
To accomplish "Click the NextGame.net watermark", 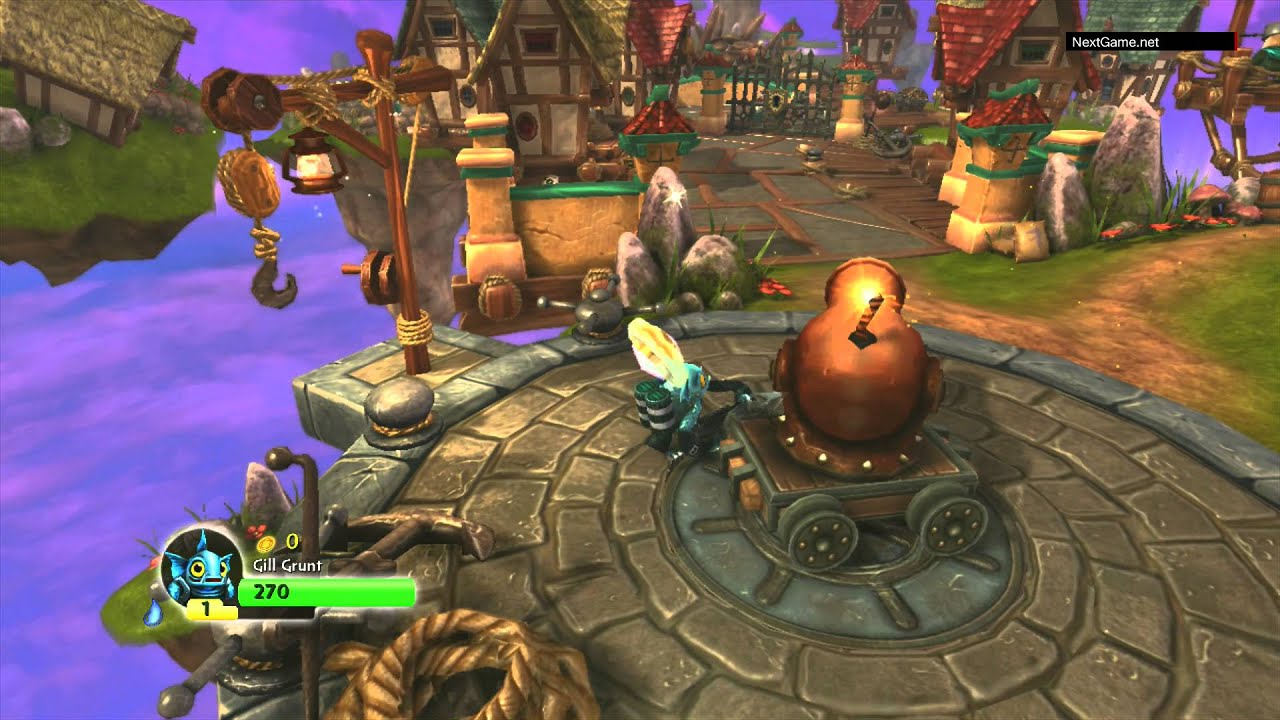I will pos(1115,42).
